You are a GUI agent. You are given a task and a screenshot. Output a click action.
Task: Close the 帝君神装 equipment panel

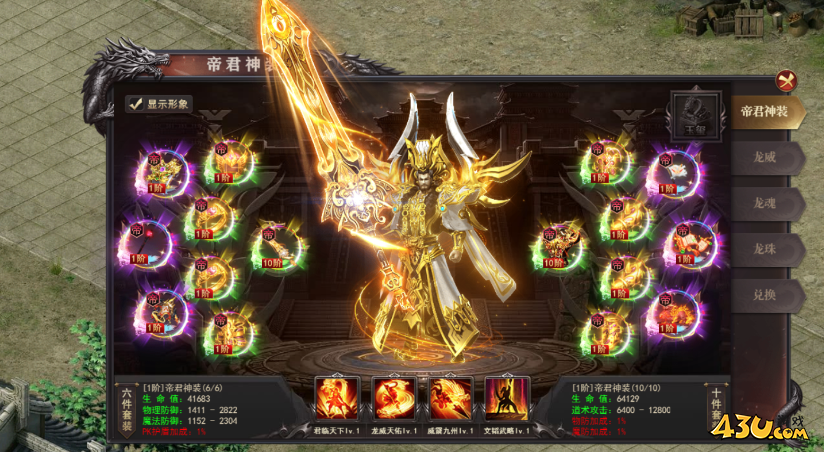point(787,80)
